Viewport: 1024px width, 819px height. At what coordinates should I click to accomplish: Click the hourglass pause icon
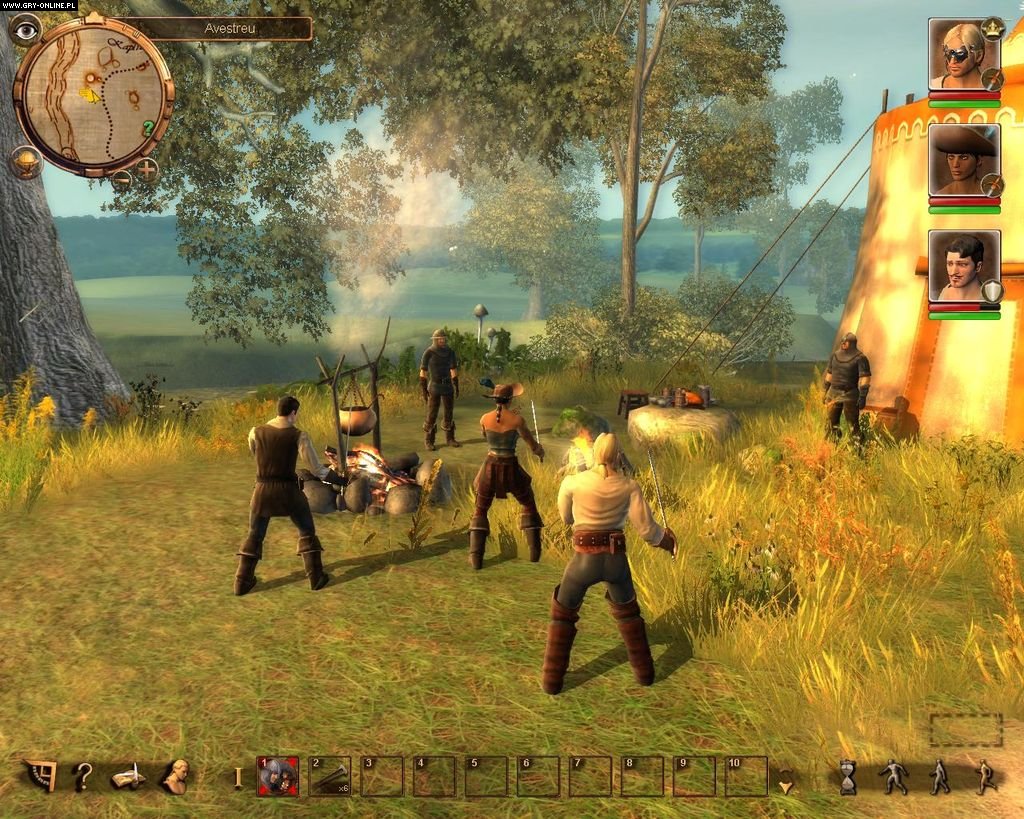pos(848,777)
